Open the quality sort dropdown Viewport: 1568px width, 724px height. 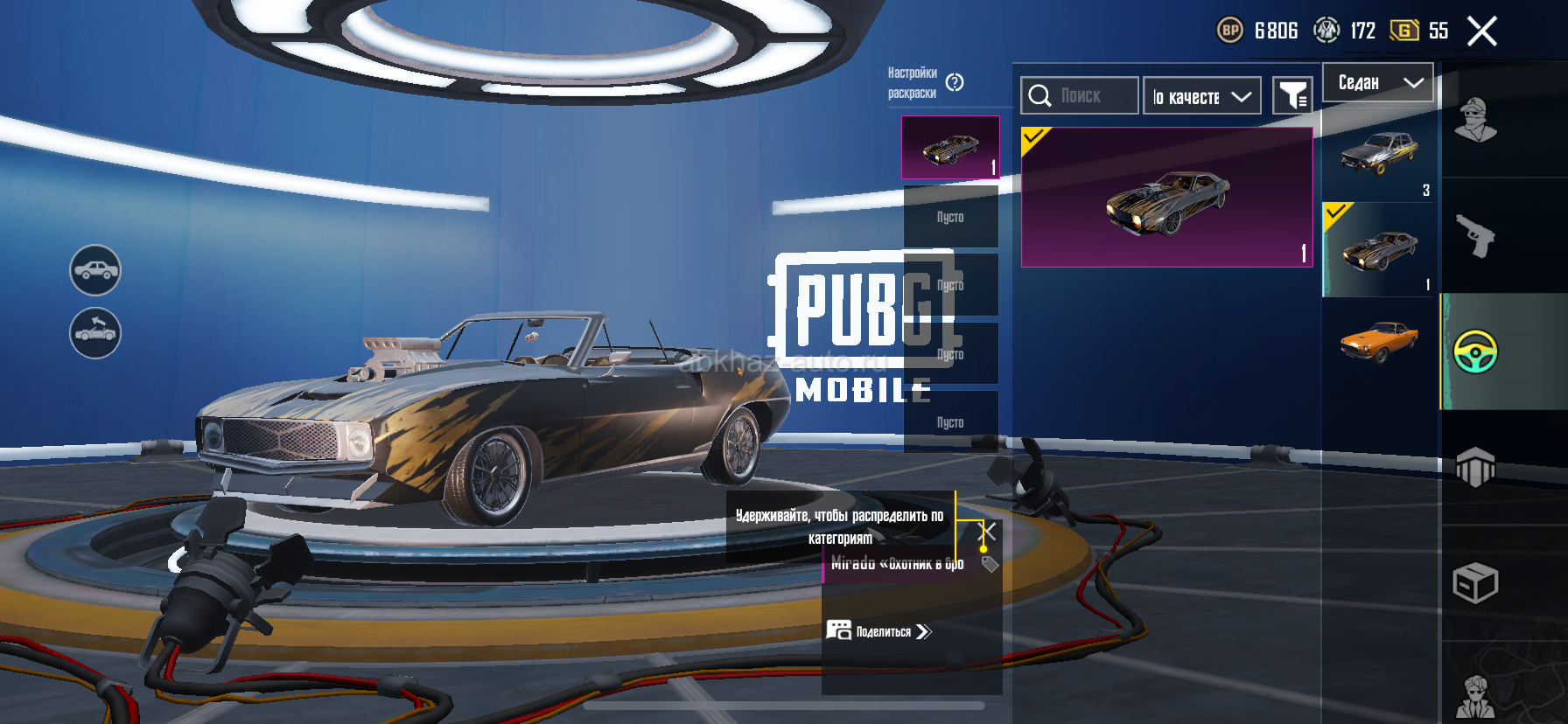[x=1201, y=96]
